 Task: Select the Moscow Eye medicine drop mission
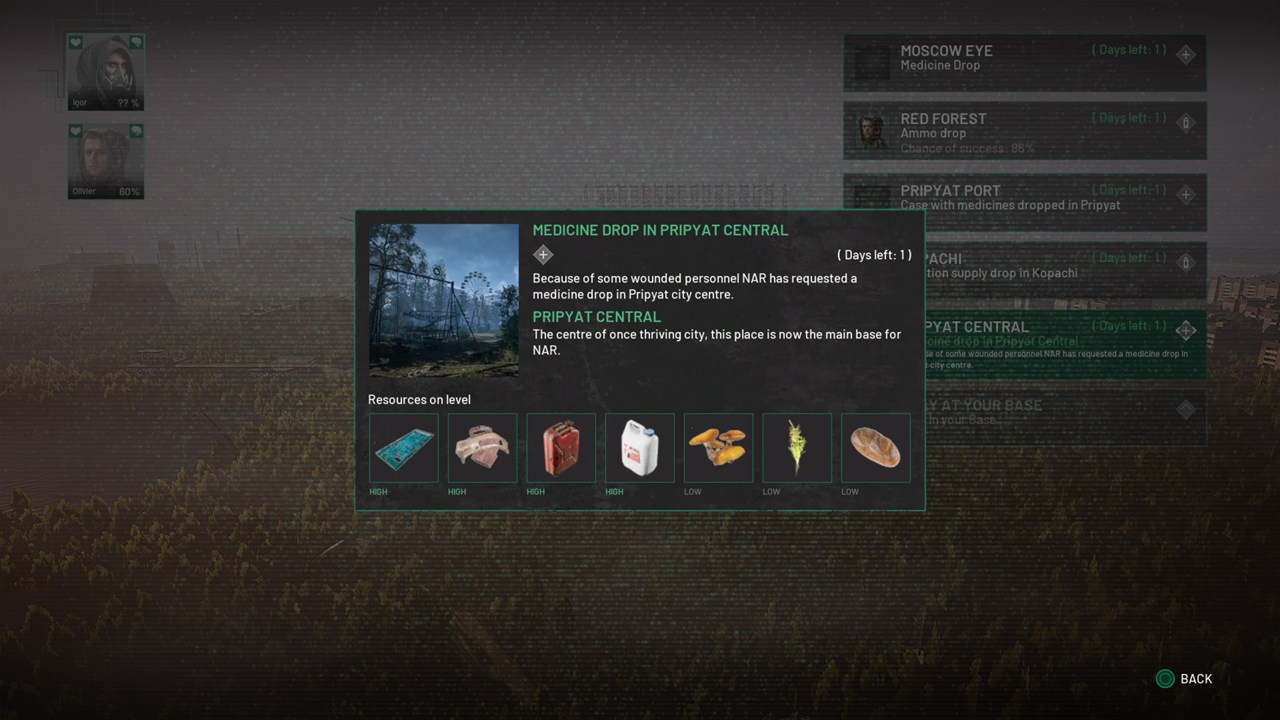(x=1024, y=62)
